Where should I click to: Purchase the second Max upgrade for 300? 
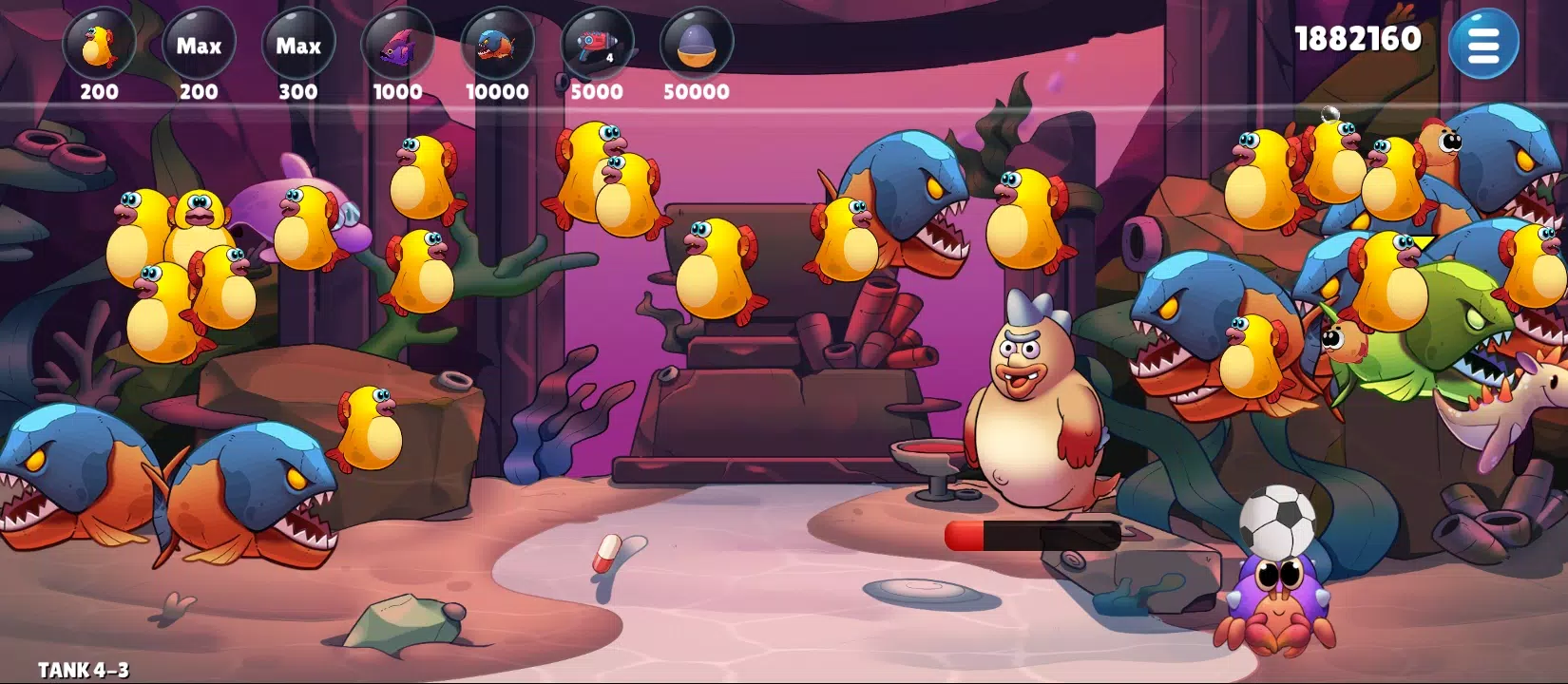point(297,46)
